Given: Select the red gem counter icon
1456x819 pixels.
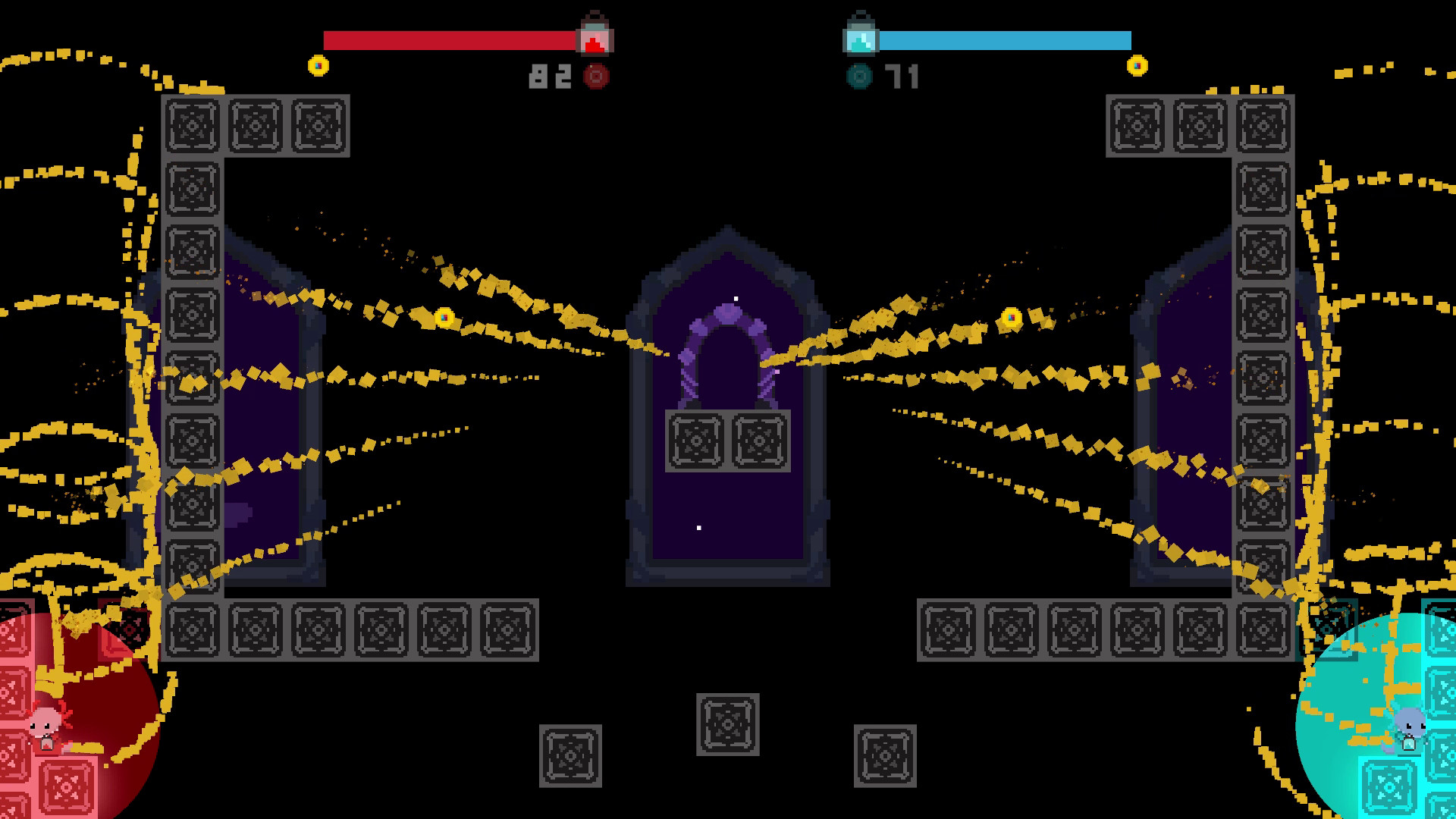Looking at the screenshot, I should (595, 76).
